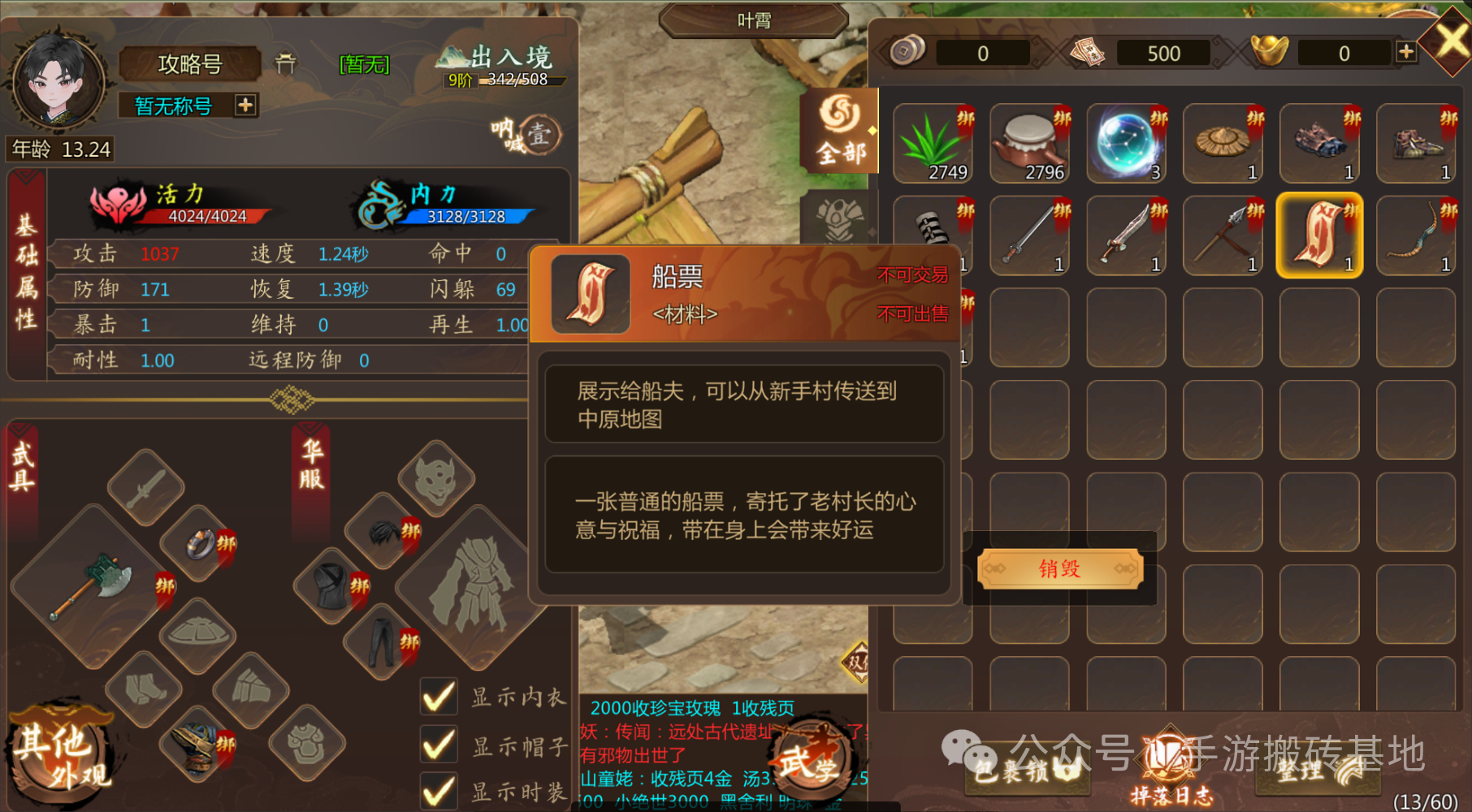Uncheck the 显示内衣 checkbox
The height and width of the screenshot is (812, 1472).
(439, 697)
